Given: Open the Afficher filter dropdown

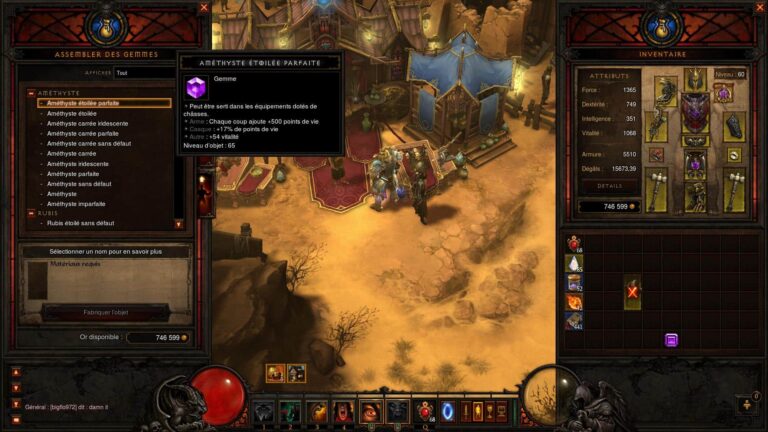Looking at the screenshot, I should (145, 73).
